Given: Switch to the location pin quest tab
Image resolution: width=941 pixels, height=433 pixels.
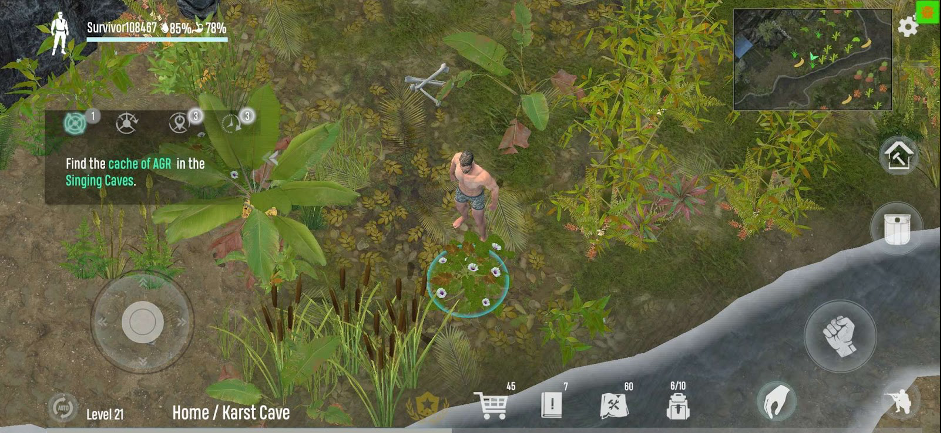Looking at the screenshot, I should click(x=178, y=124).
